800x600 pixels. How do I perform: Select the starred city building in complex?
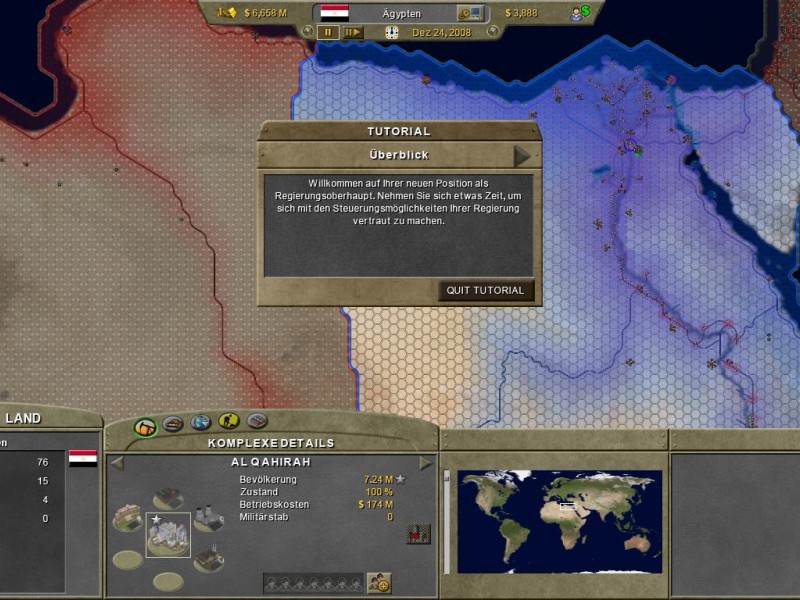(x=167, y=535)
